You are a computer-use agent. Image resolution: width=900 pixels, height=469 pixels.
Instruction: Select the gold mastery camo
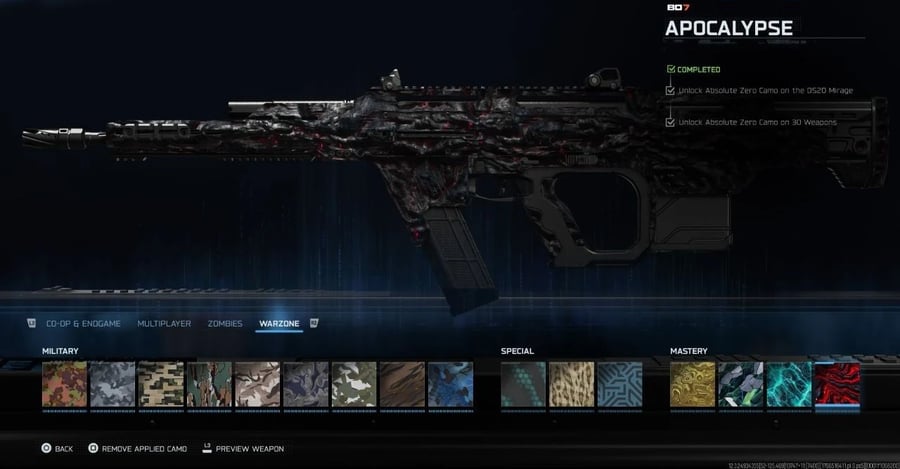[x=693, y=385]
